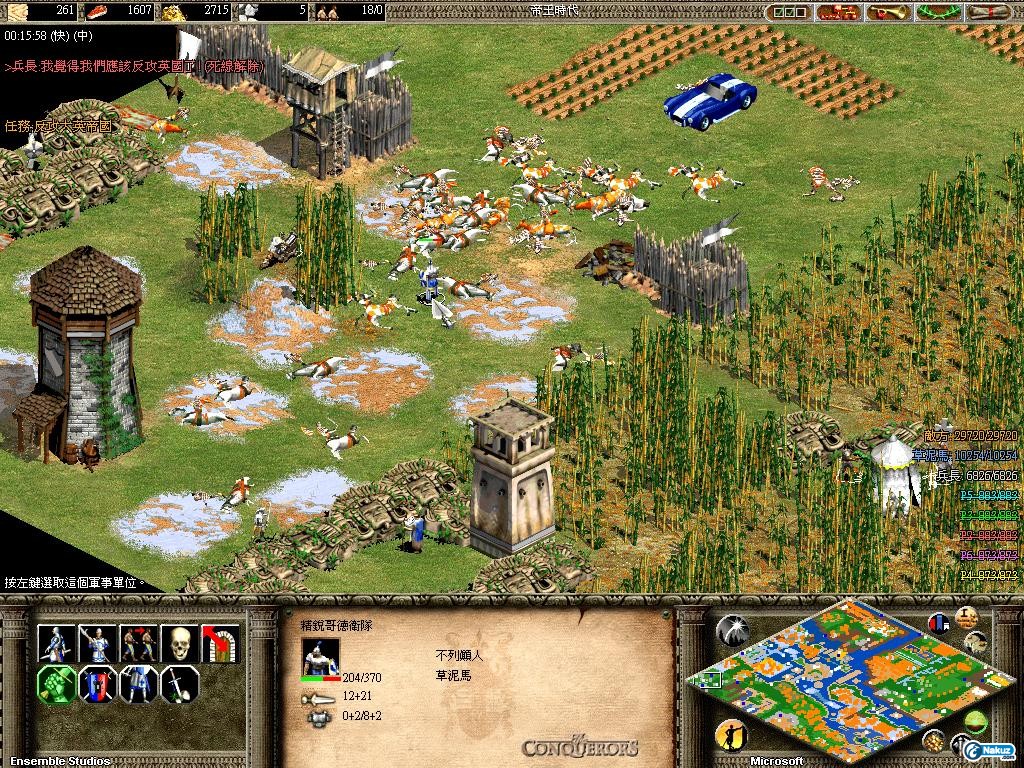Select the elite huskarl unit portrait

pos(321,657)
